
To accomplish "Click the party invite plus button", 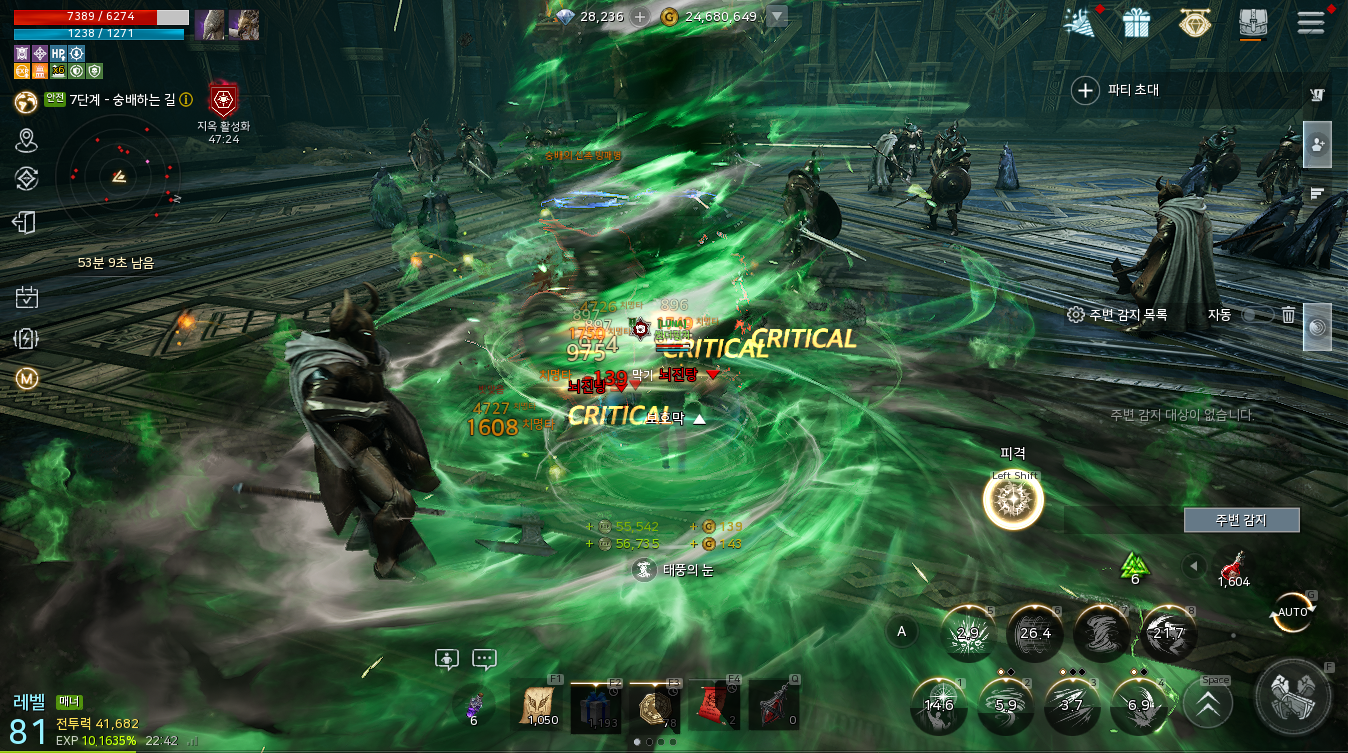I will [x=1085, y=91].
